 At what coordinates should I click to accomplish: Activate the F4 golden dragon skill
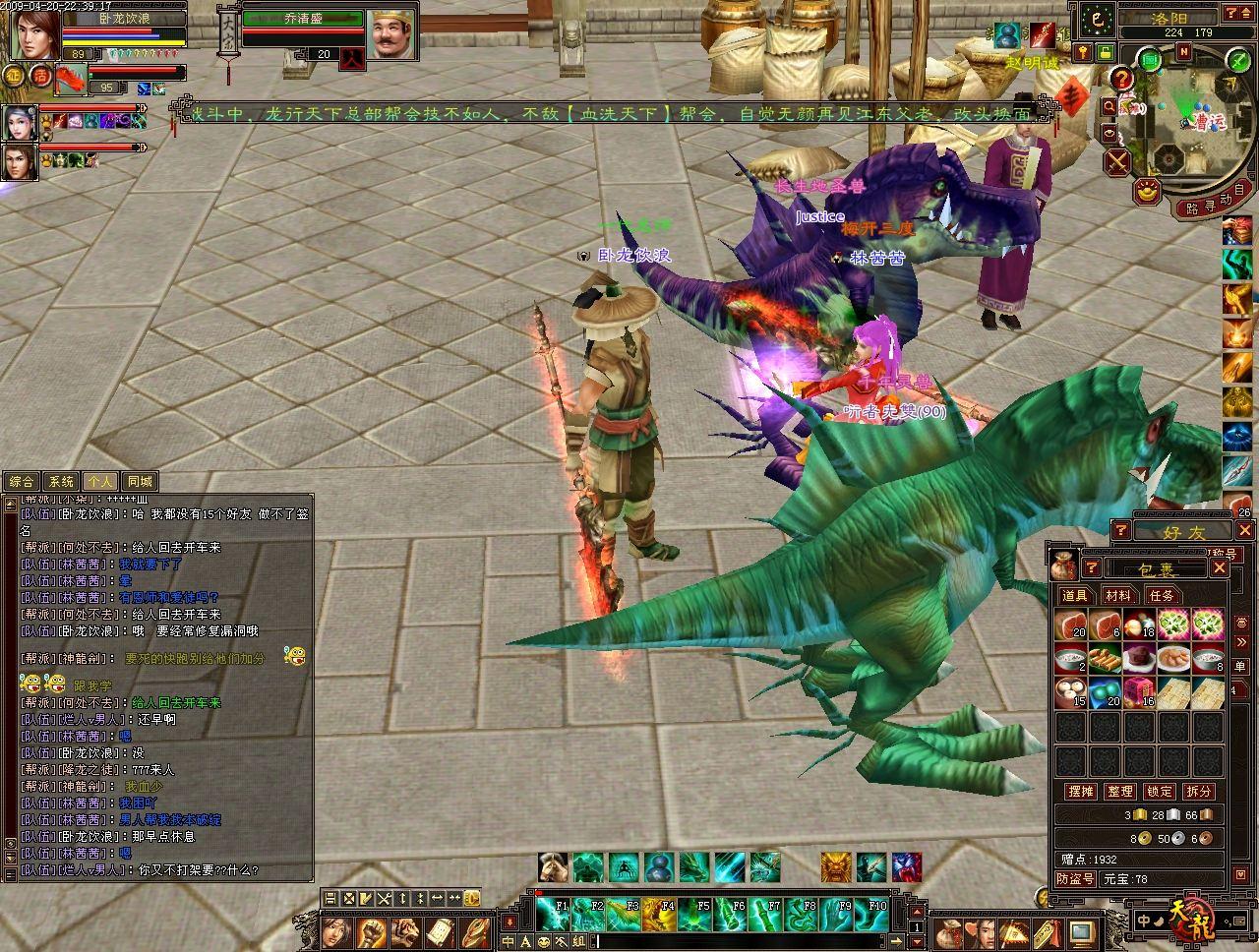pos(662,915)
